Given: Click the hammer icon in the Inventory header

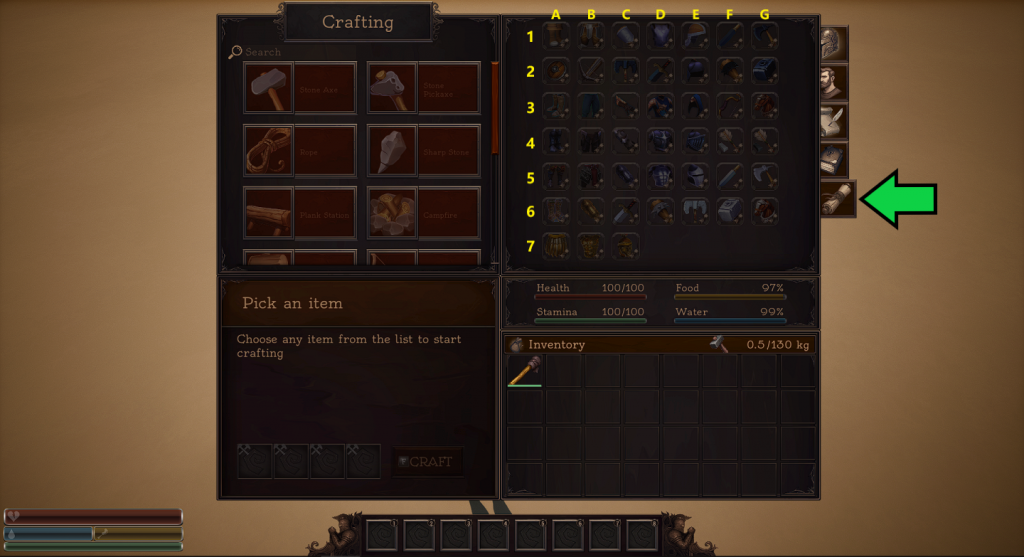Looking at the screenshot, I should tap(719, 344).
